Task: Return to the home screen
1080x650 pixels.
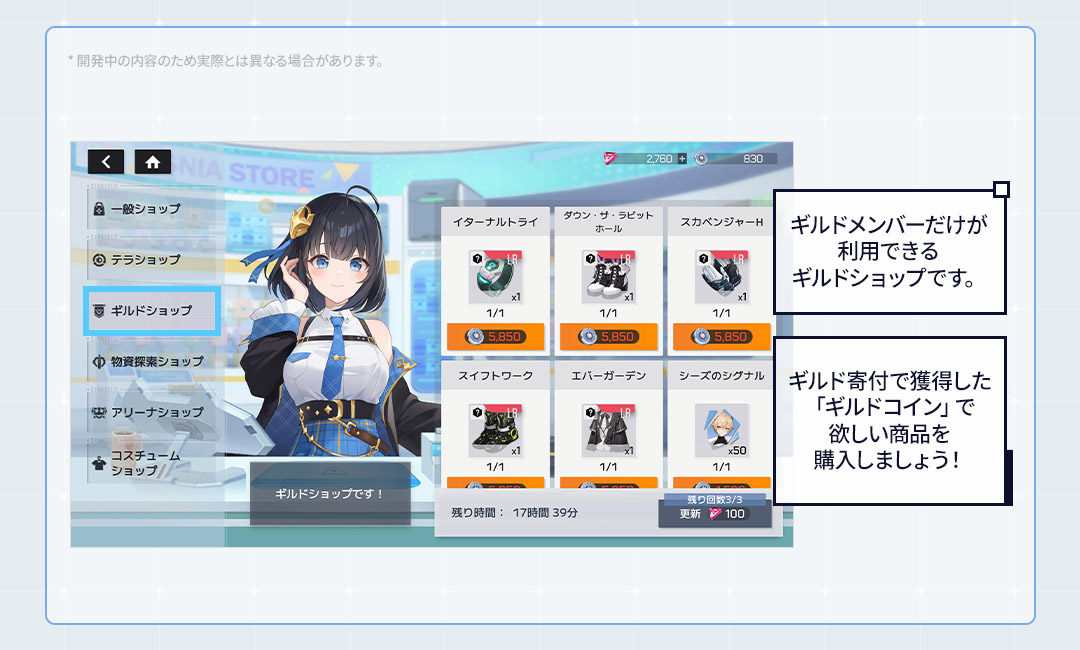Action: pos(152,161)
